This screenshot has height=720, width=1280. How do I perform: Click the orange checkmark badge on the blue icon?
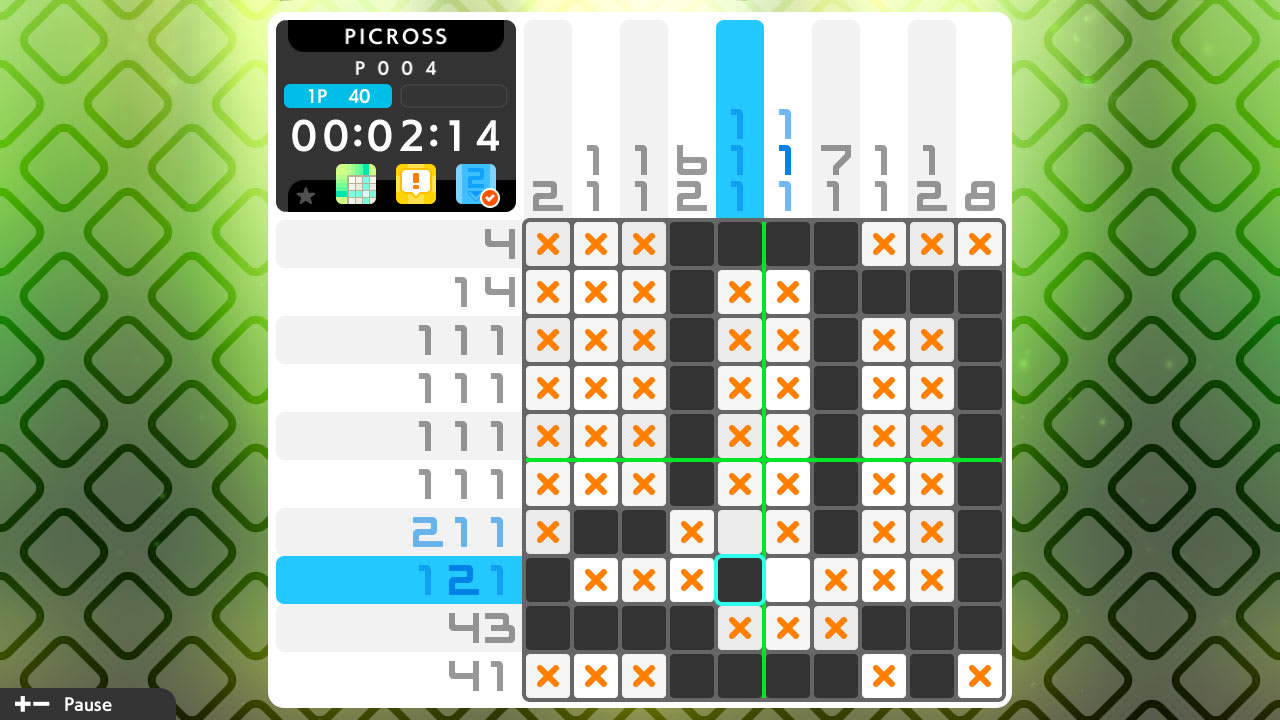489,196
